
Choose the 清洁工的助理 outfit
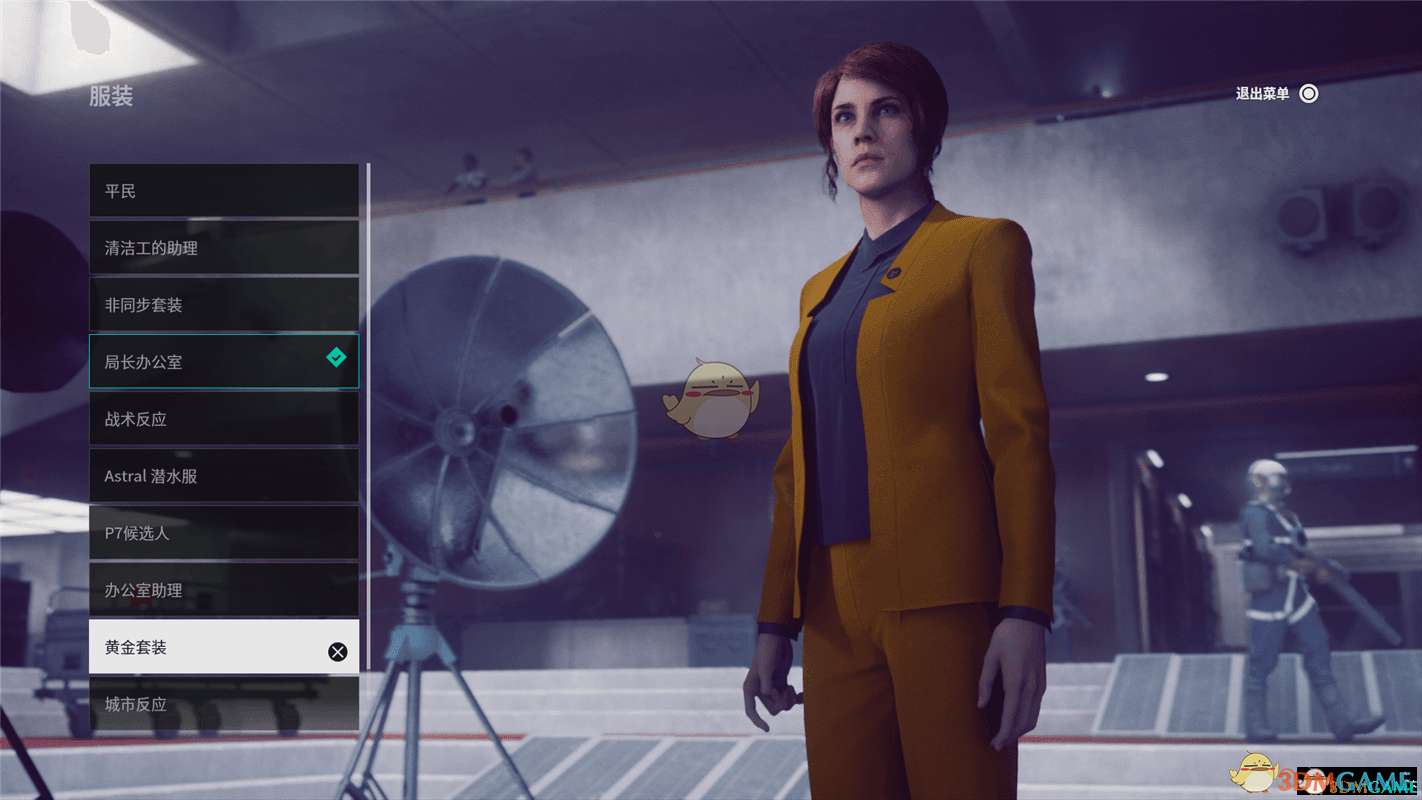[223, 248]
